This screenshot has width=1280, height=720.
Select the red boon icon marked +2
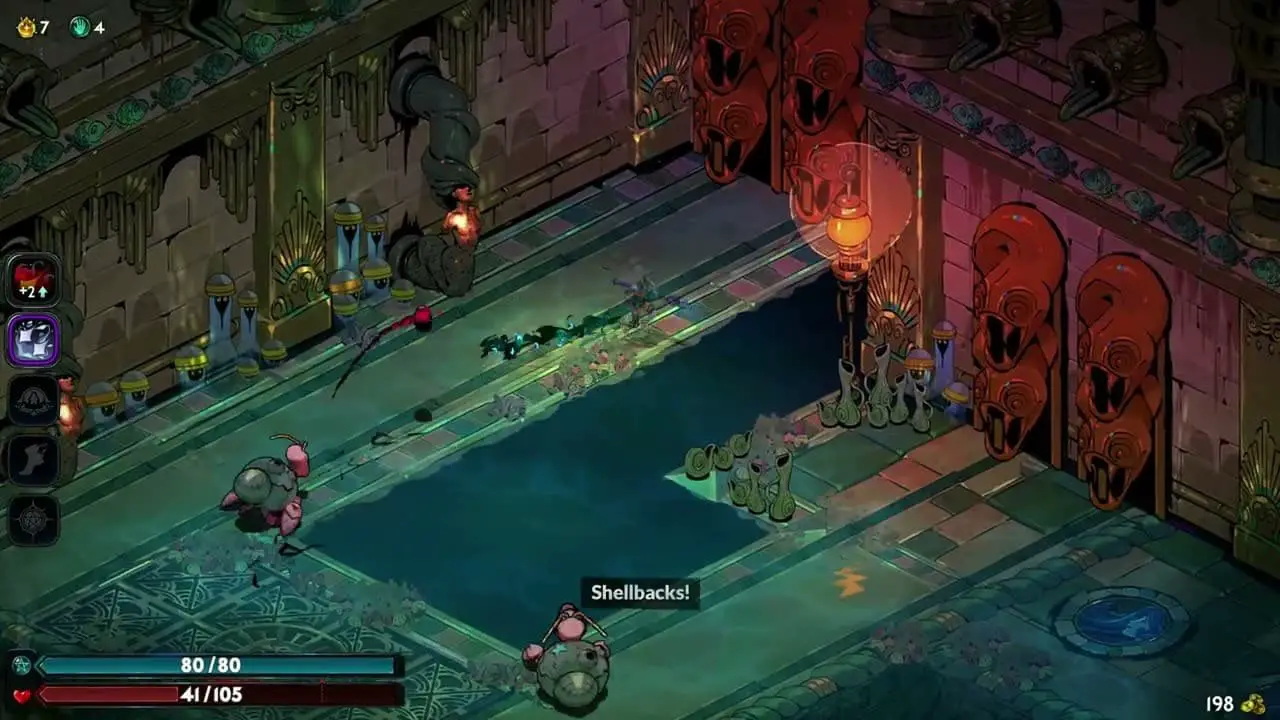(34, 280)
